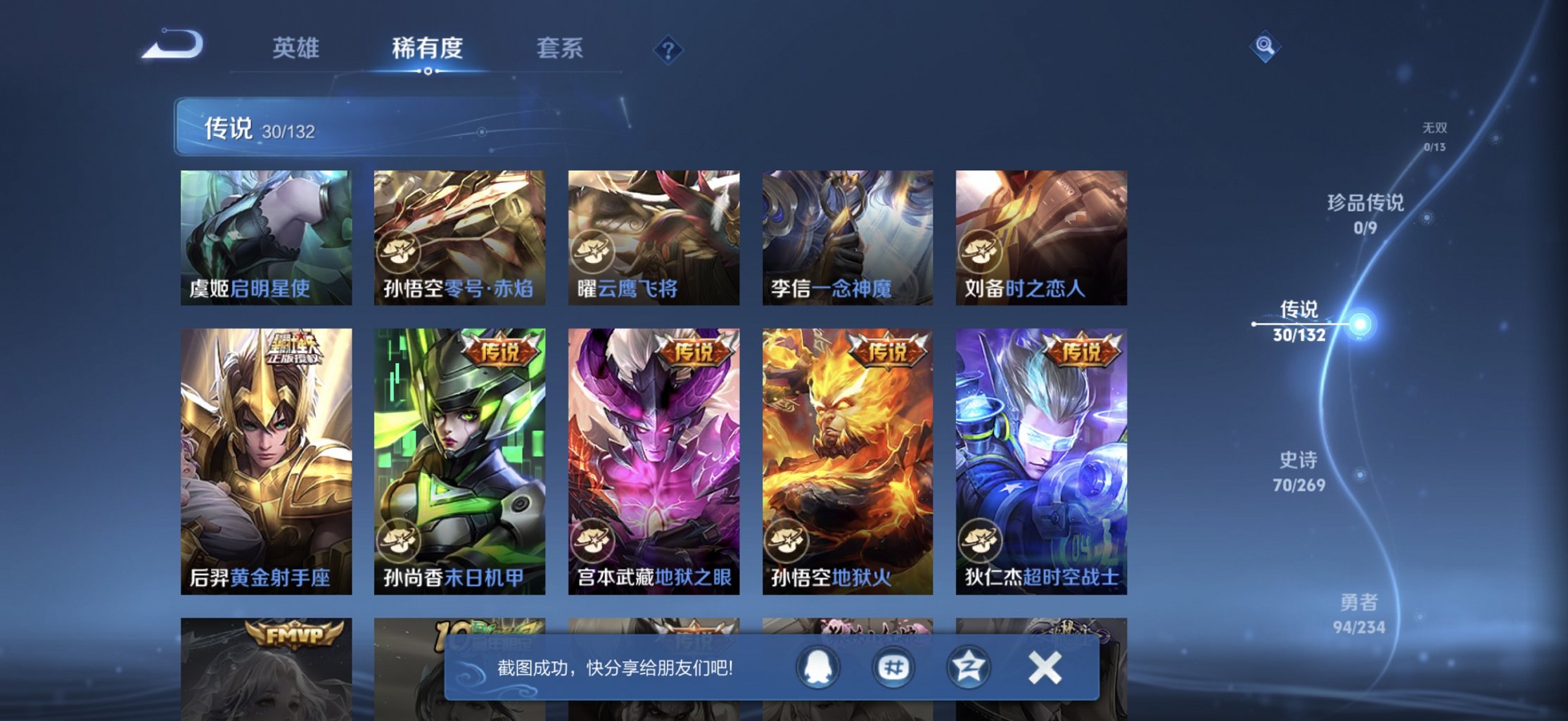Image resolution: width=1568 pixels, height=721 pixels.
Task: Switch to the 英雄 tab
Action: click(x=296, y=49)
